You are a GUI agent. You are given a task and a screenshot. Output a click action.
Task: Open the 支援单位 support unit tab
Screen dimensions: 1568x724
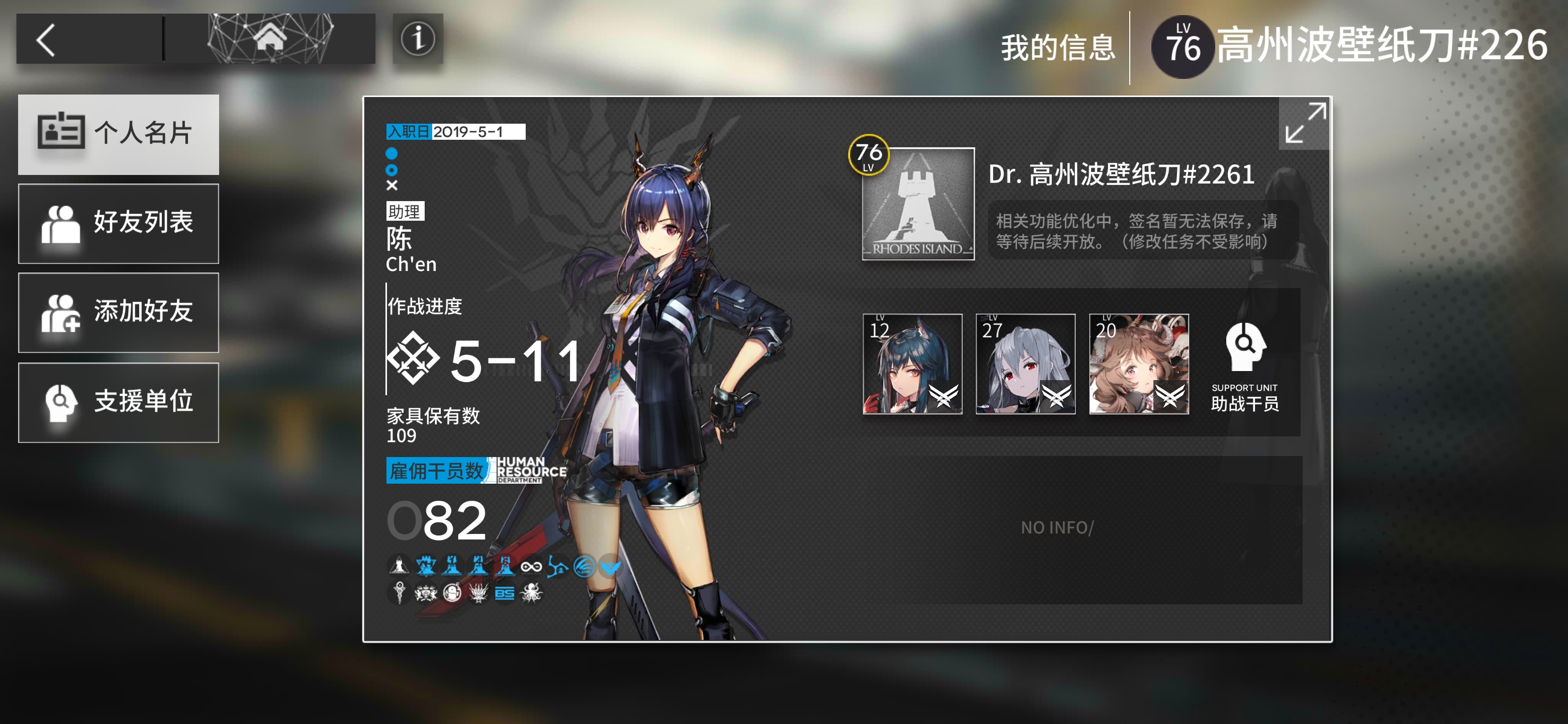point(119,402)
